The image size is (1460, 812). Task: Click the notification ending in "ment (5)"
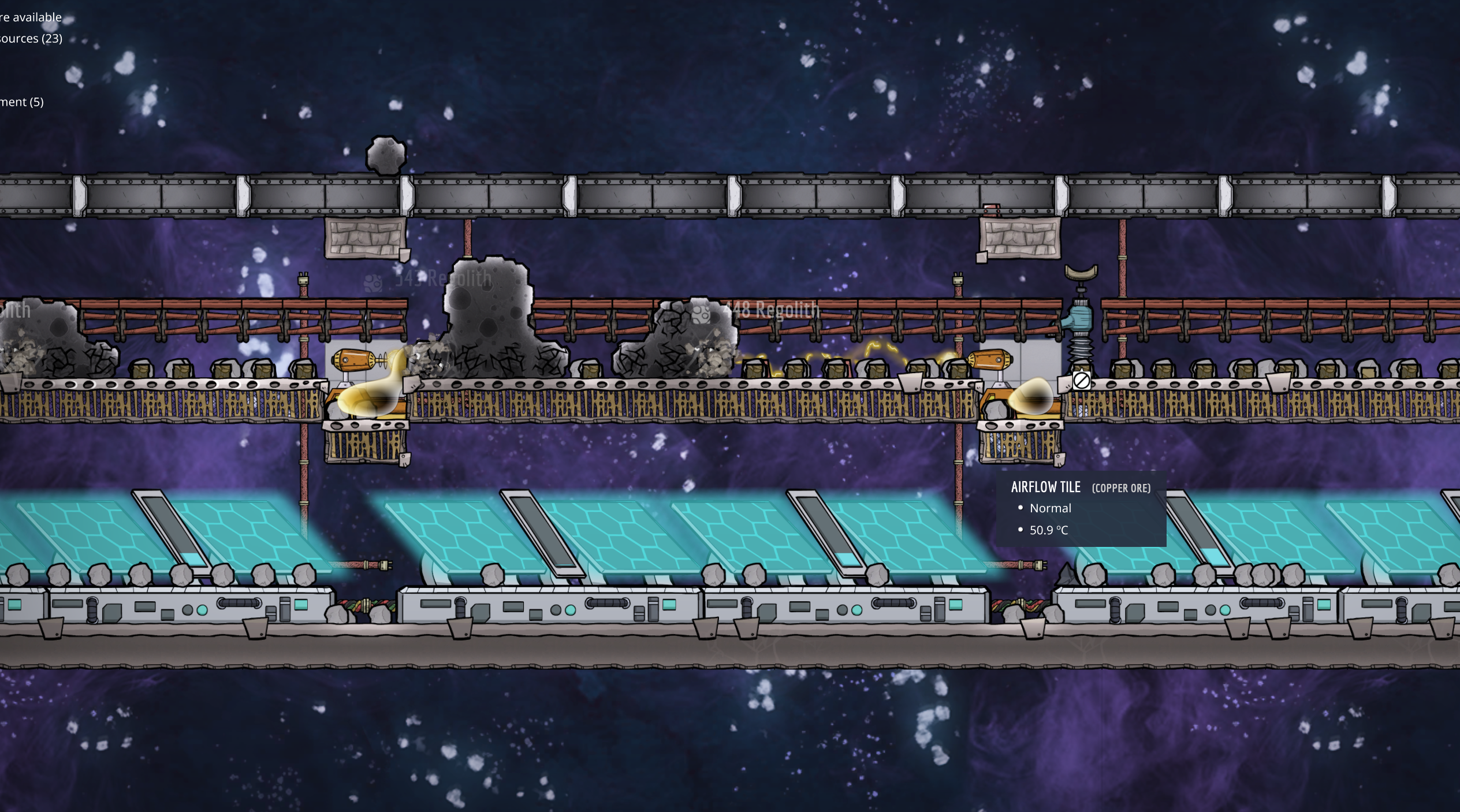coord(22,102)
